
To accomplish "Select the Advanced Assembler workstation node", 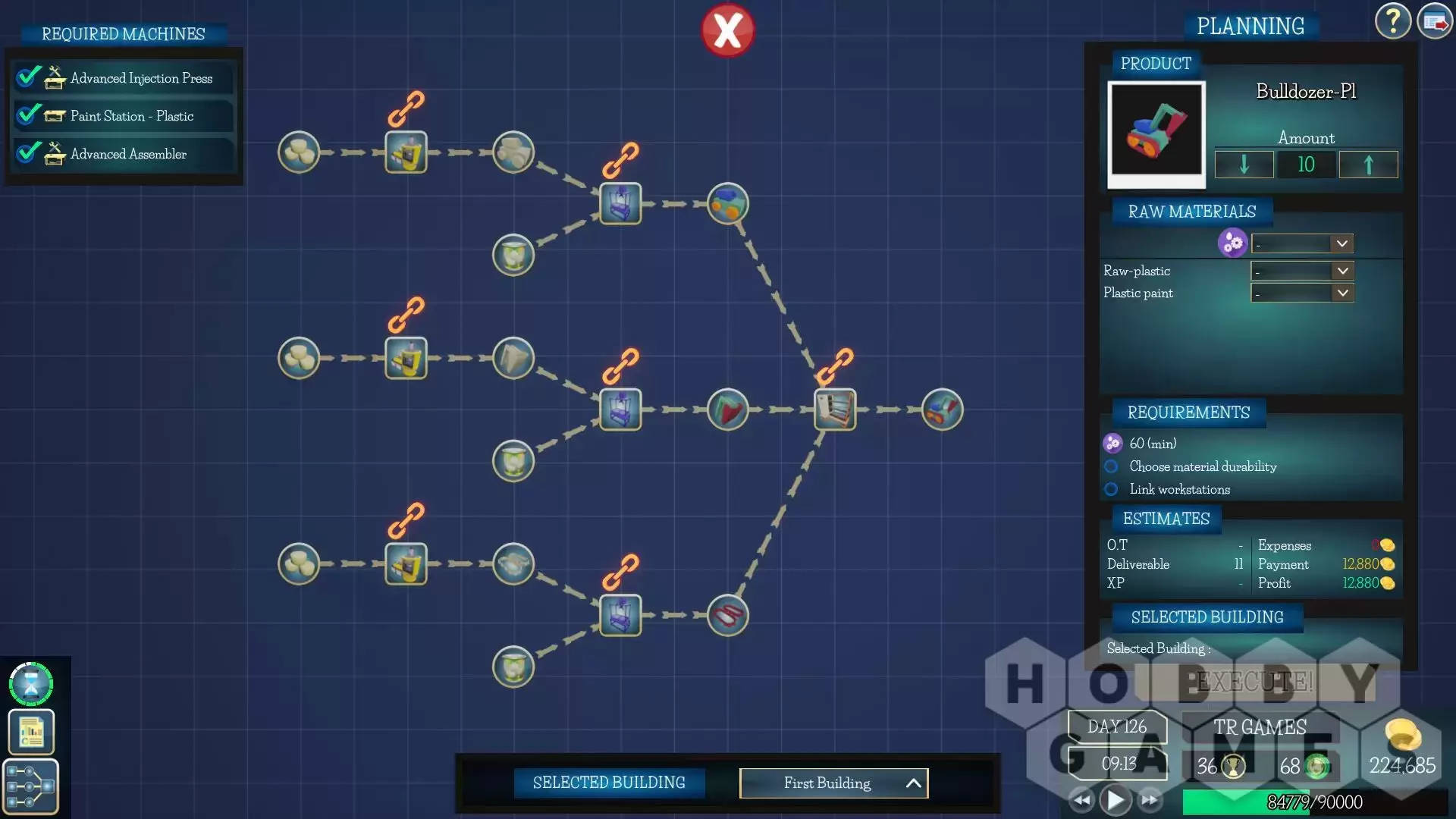I will (x=835, y=409).
